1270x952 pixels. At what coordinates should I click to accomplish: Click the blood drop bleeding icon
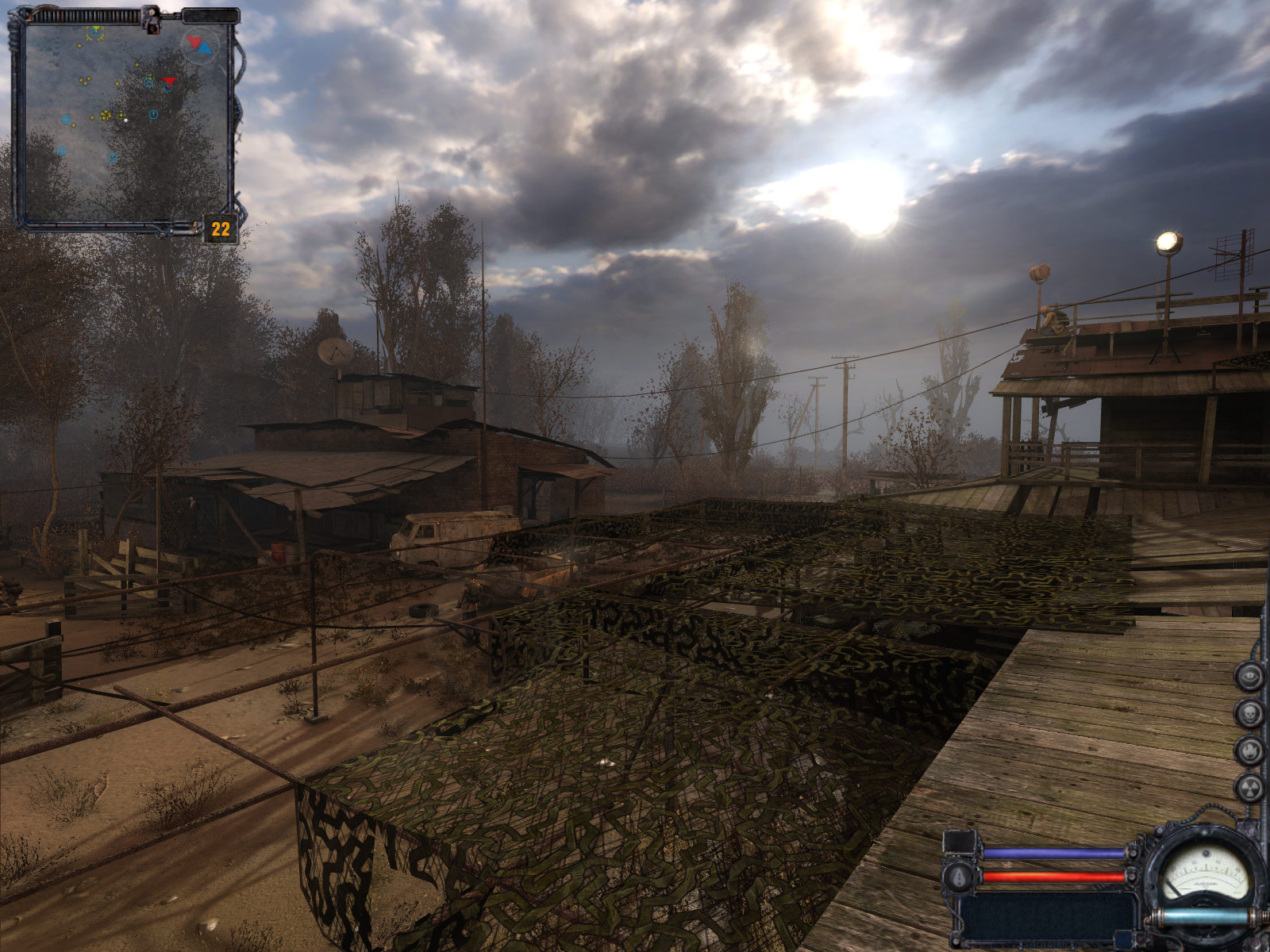coord(958,877)
